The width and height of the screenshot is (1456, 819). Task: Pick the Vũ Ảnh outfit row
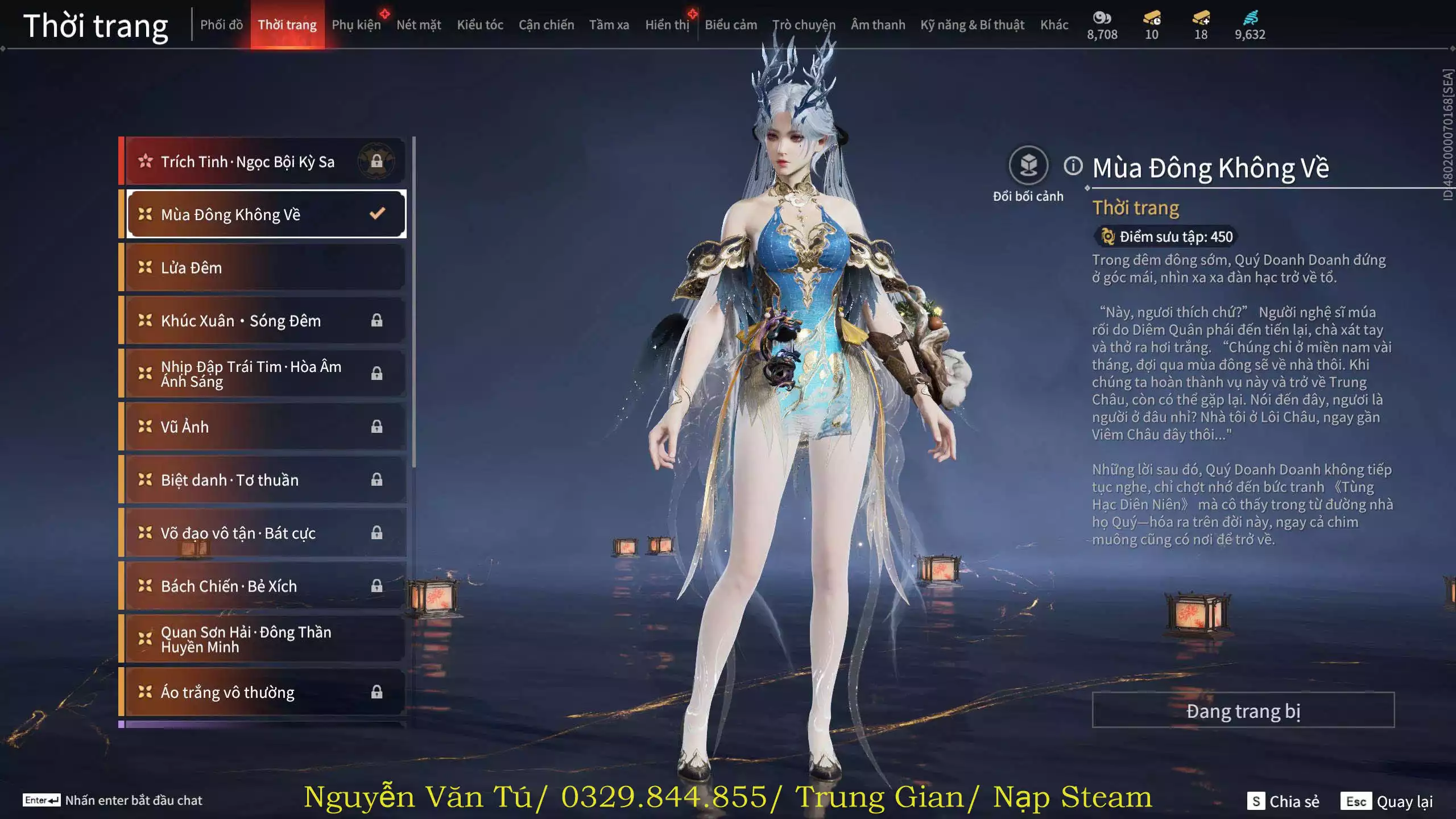coord(264,427)
